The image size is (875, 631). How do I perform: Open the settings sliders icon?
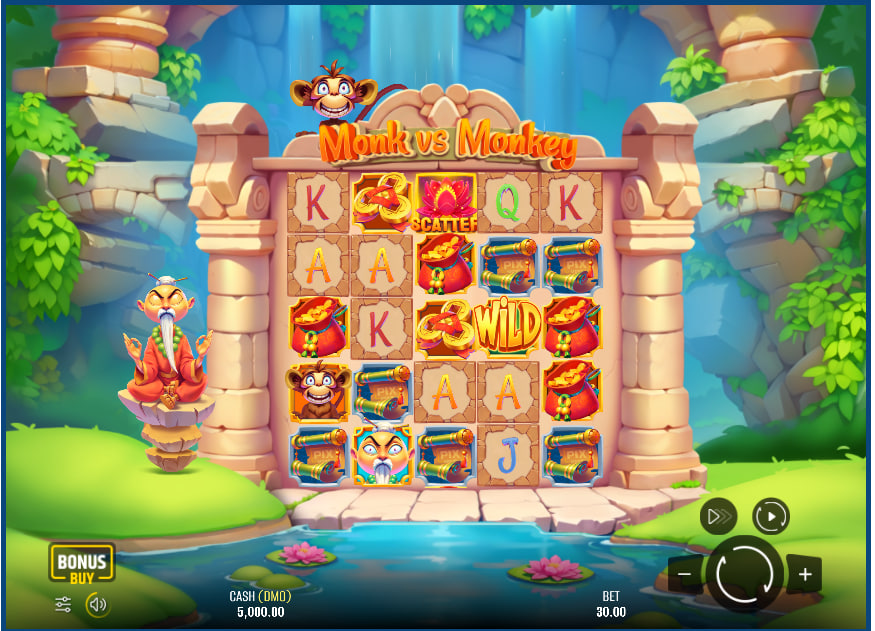(63, 604)
